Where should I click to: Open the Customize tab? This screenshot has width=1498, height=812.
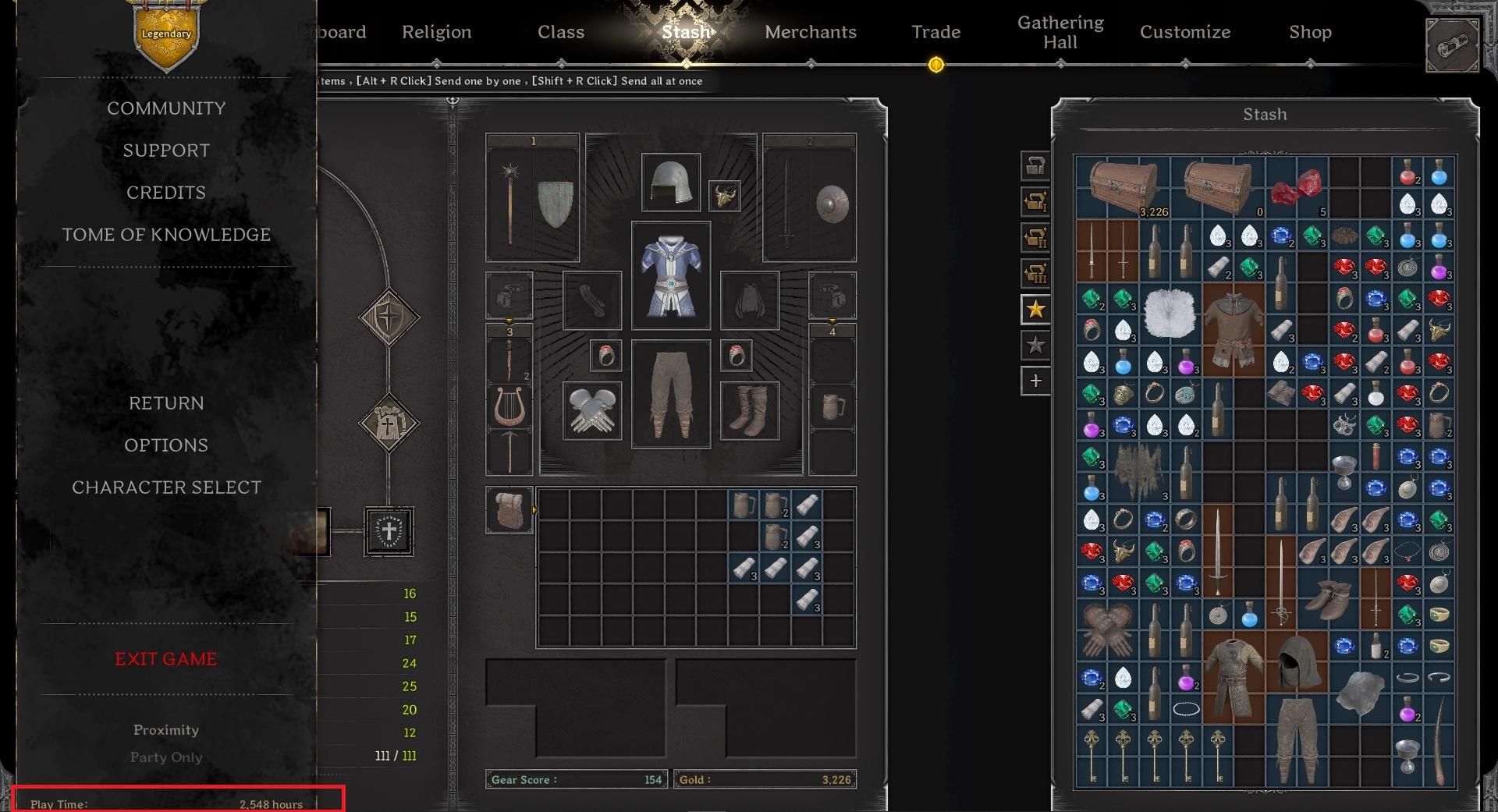tap(1185, 32)
